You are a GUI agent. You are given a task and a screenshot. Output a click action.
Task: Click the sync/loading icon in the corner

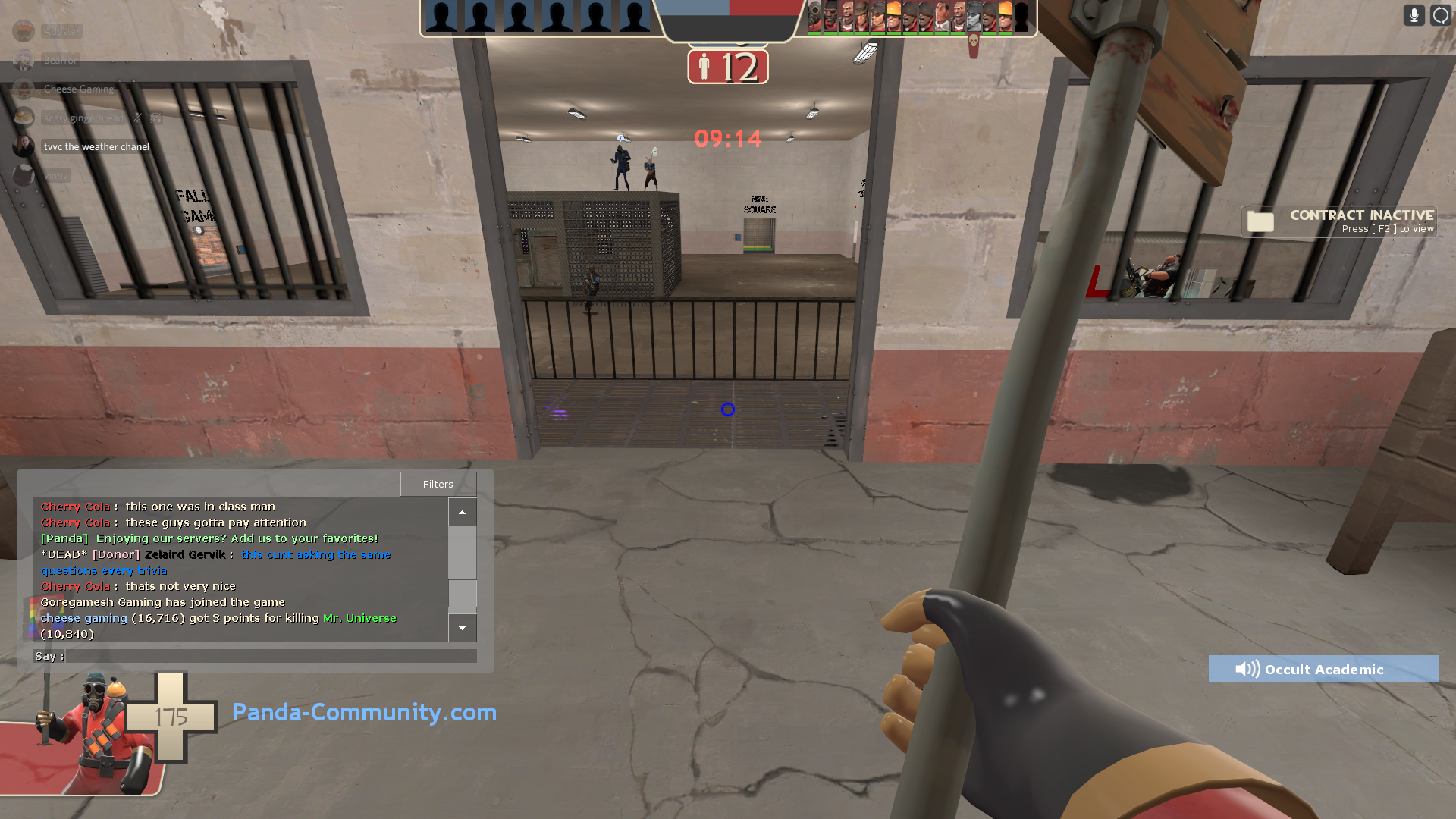[x=1440, y=14]
